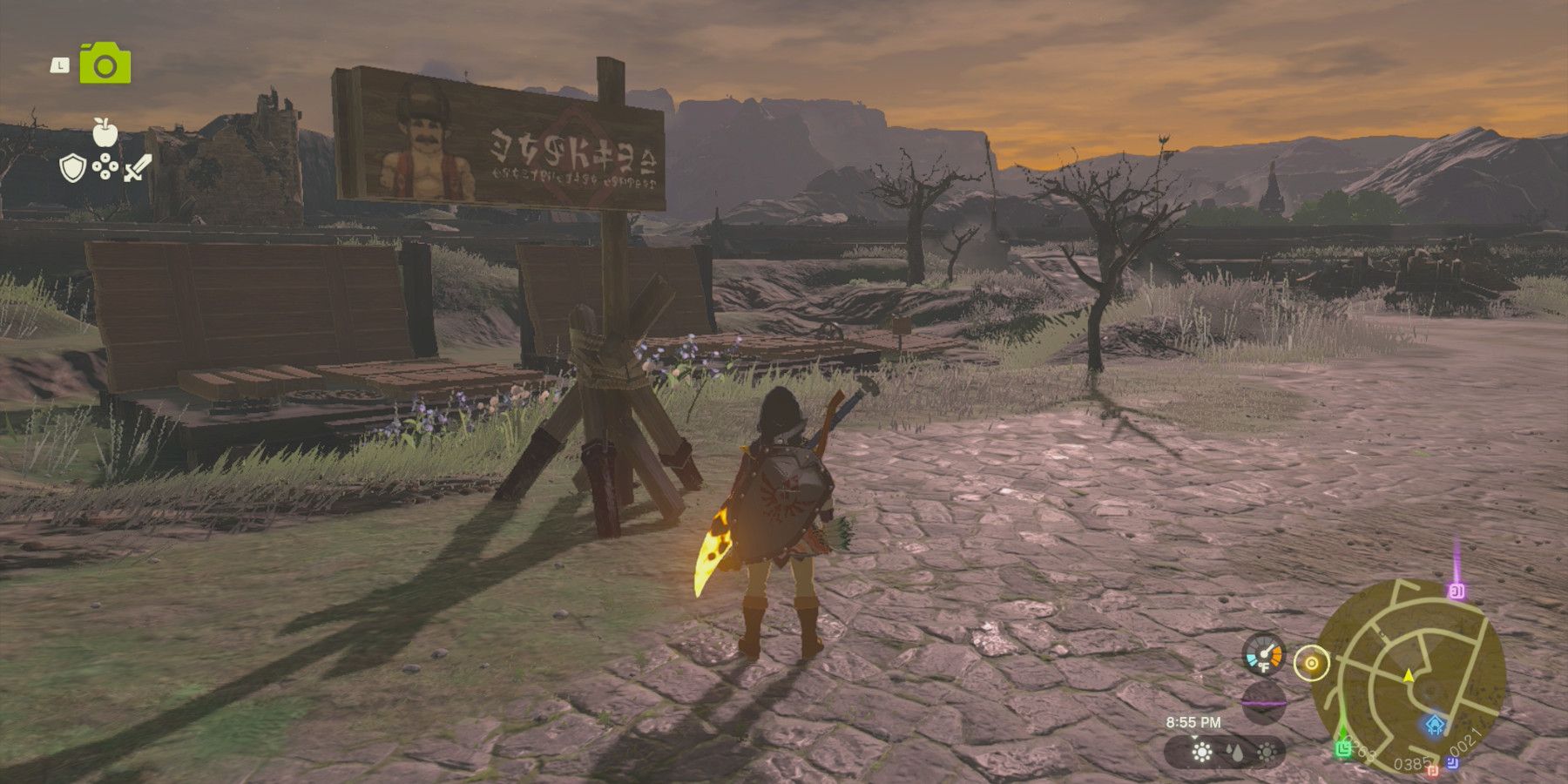Click the sword icon beside the D-pad
Viewport: 1568px width, 784px height.
pos(137,168)
